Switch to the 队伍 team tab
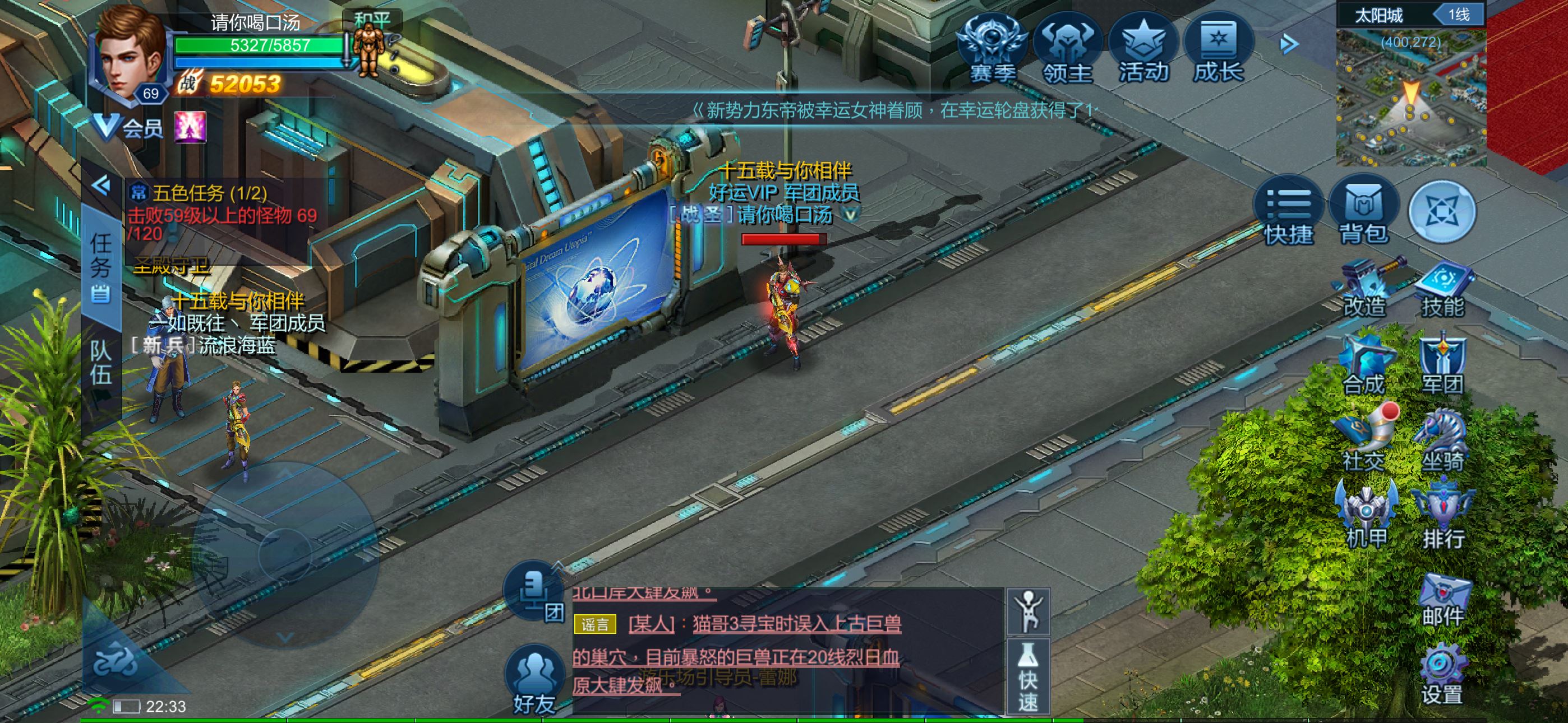The width and height of the screenshot is (1568, 723). (101, 363)
